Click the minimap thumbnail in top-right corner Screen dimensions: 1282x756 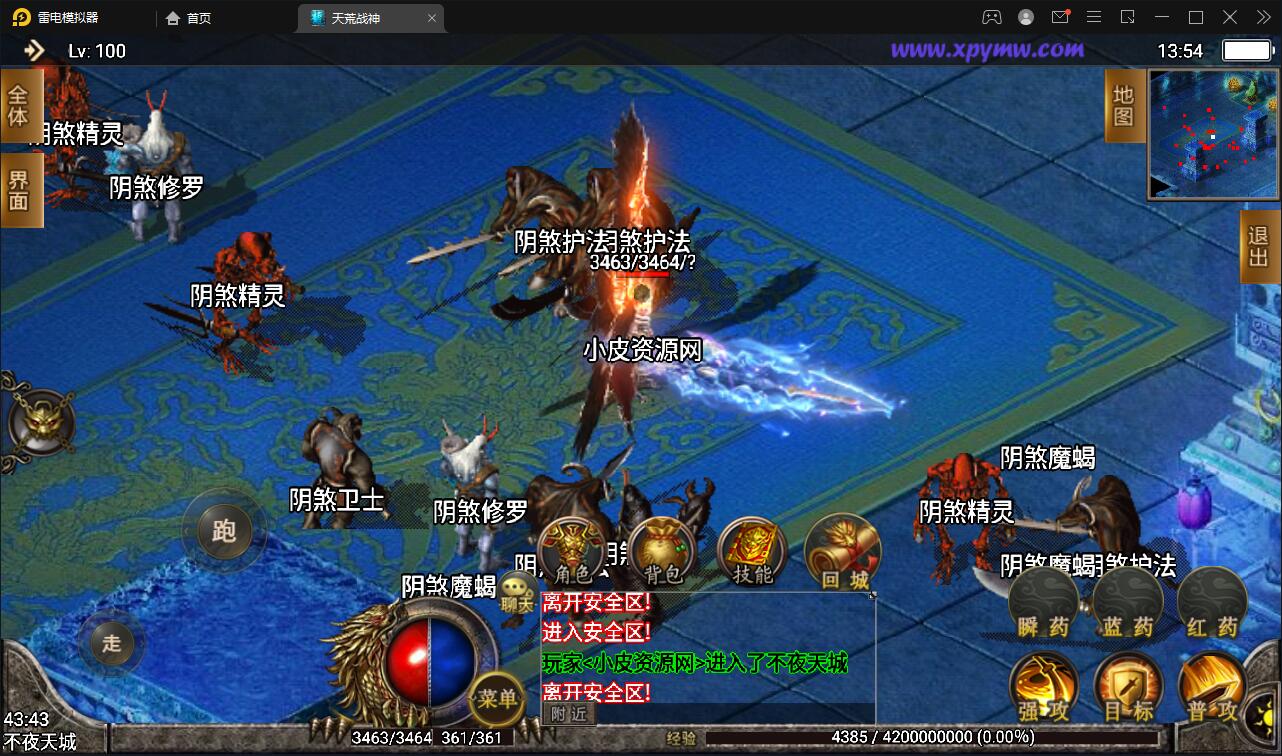1212,130
